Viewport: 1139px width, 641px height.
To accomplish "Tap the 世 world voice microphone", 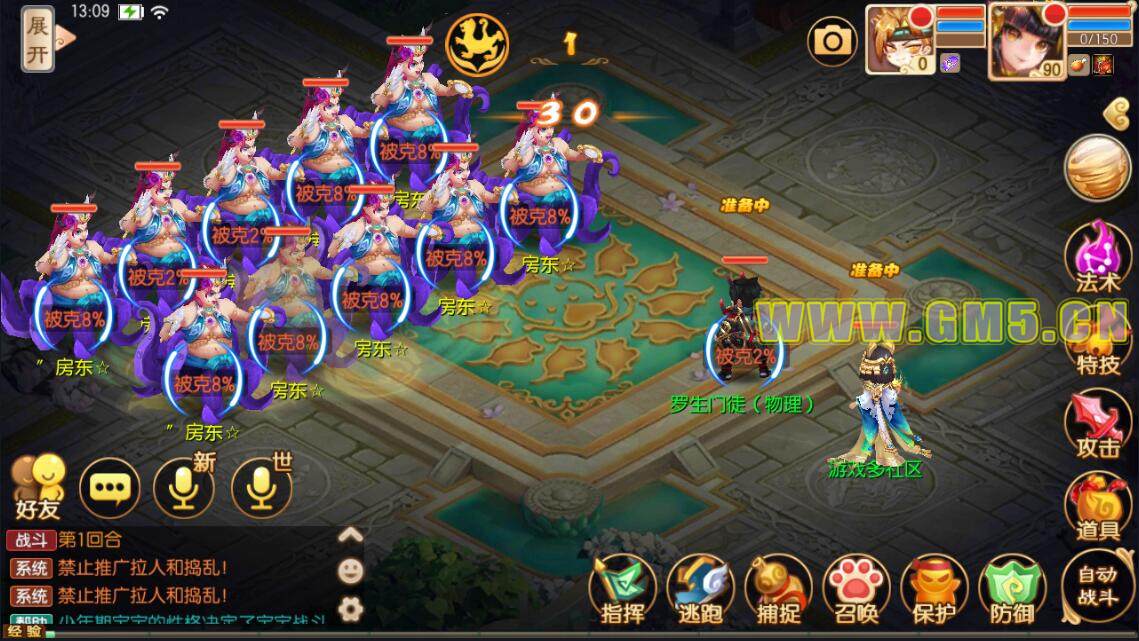I will (261, 487).
